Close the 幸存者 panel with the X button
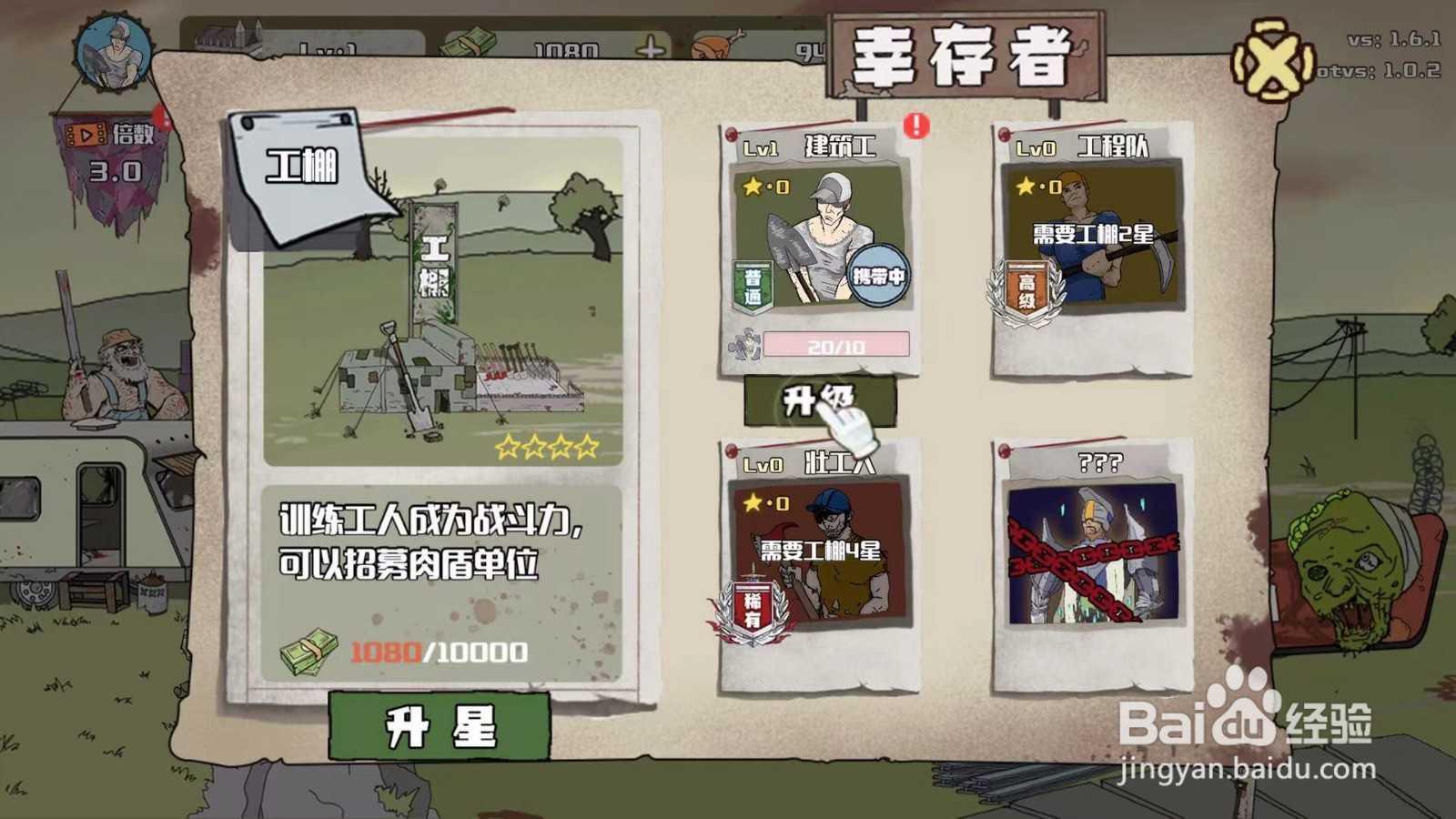This screenshot has height=819, width=1456. pyautogui.click(x=1271, y=59)
